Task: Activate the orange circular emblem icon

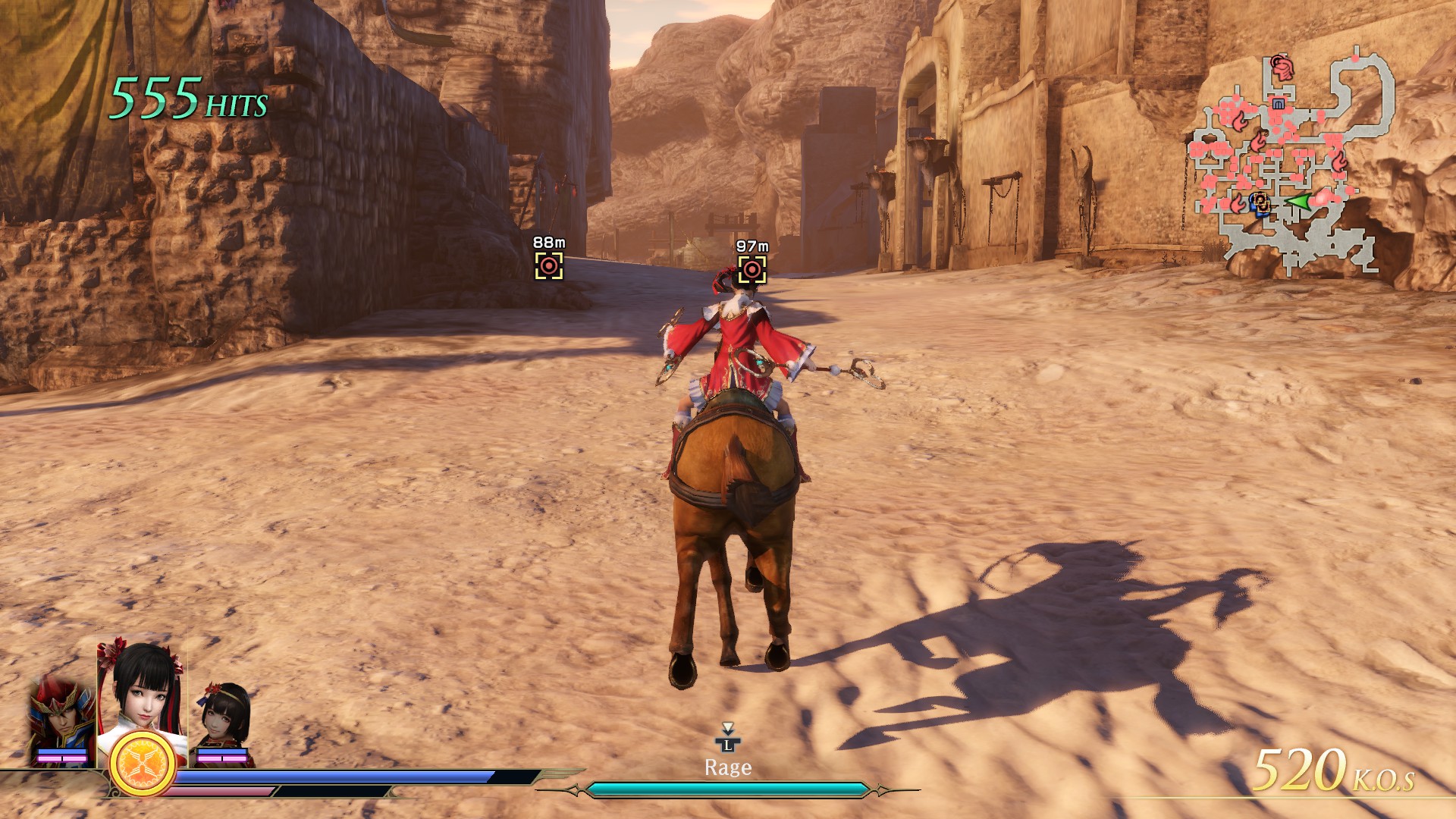Action: coord(143,764)
